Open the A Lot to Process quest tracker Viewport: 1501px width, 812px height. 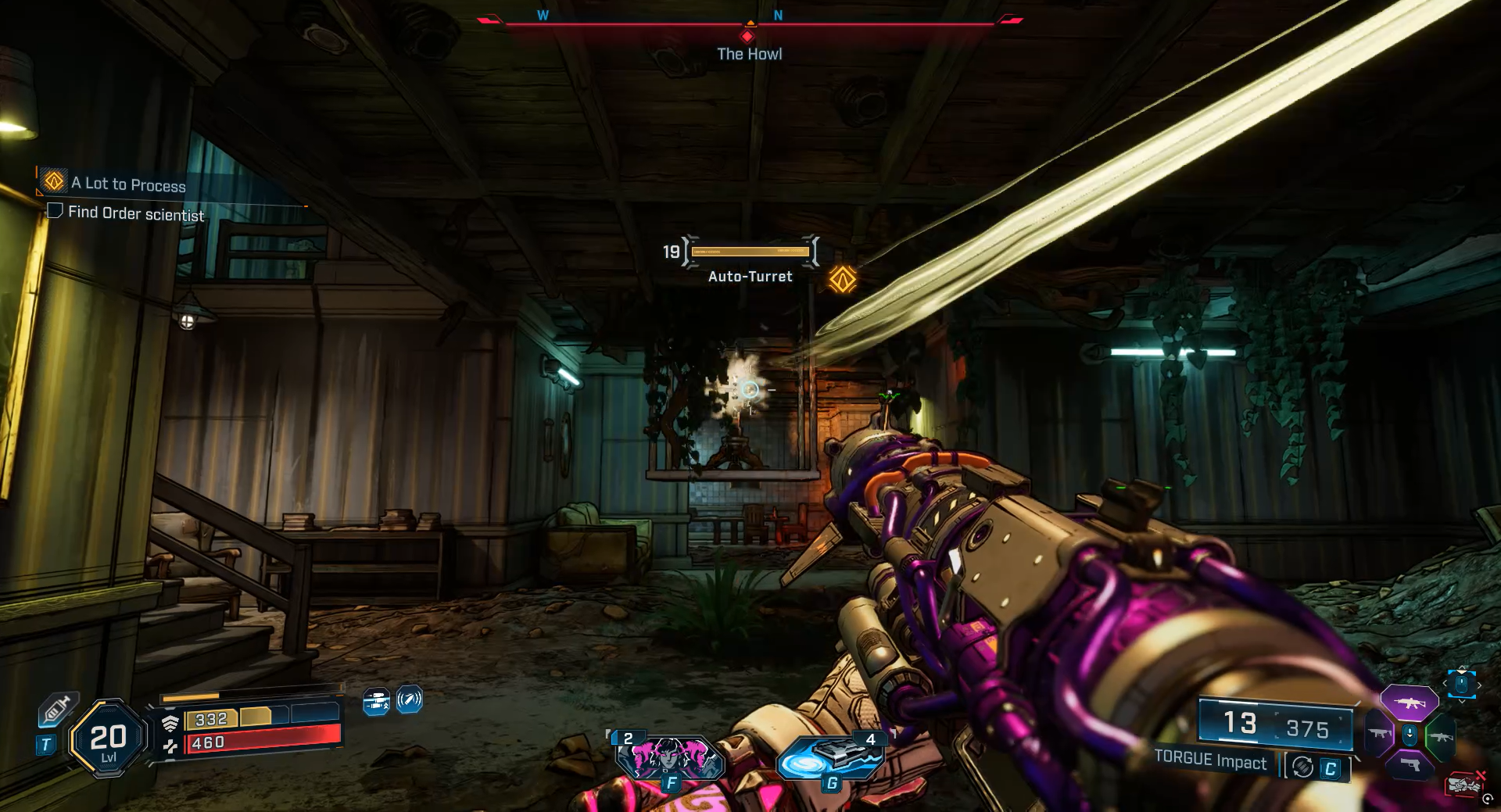tap(129, 184)
